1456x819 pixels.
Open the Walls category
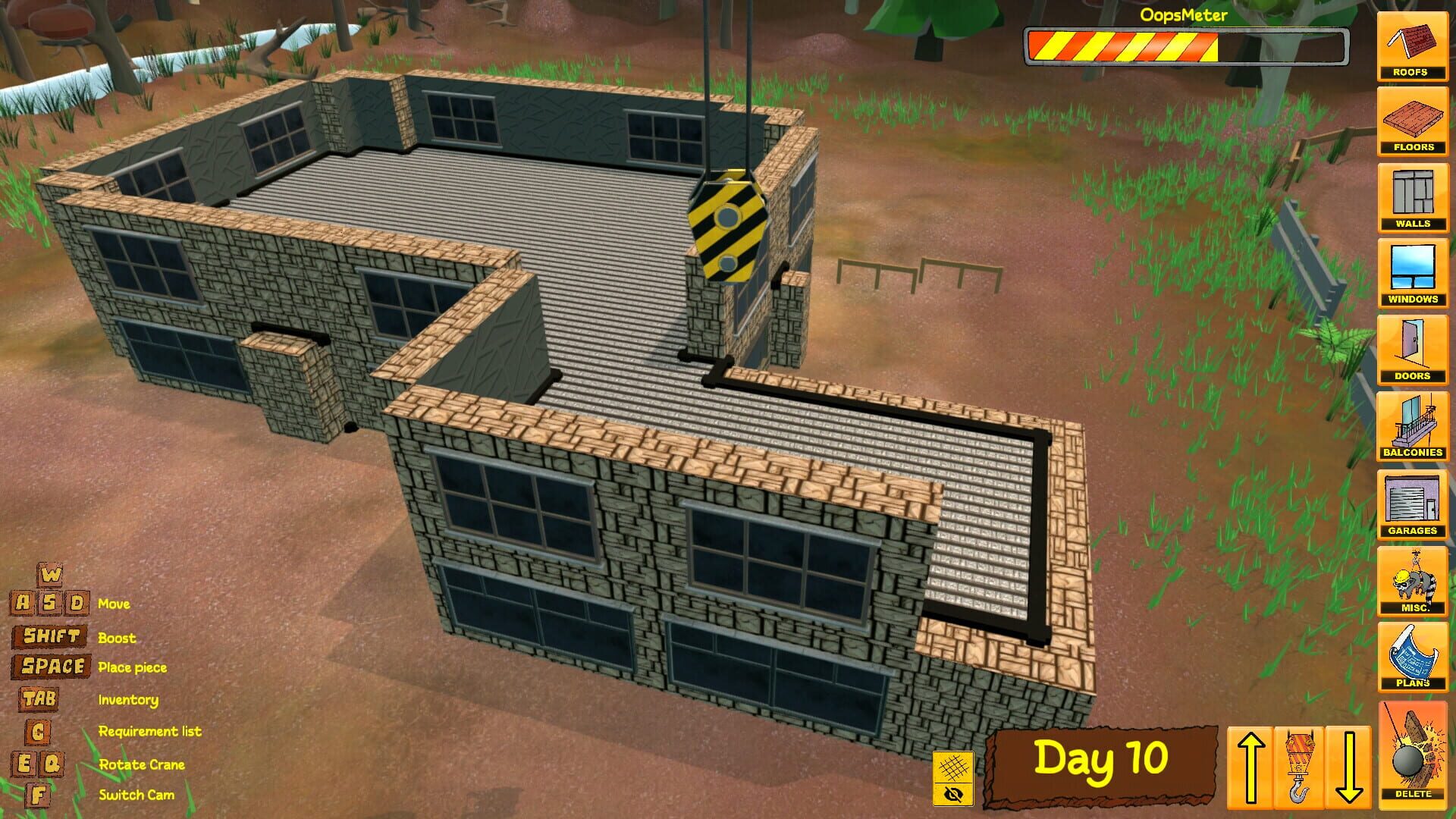(1412, 197)
